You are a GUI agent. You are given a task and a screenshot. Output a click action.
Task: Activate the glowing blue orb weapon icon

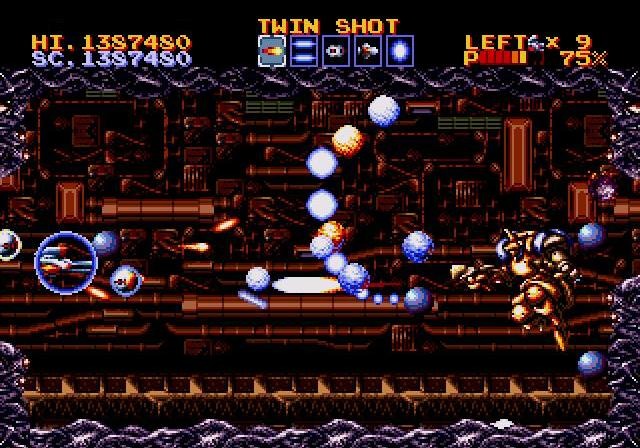pyautogui.click(x=400, y=51)
